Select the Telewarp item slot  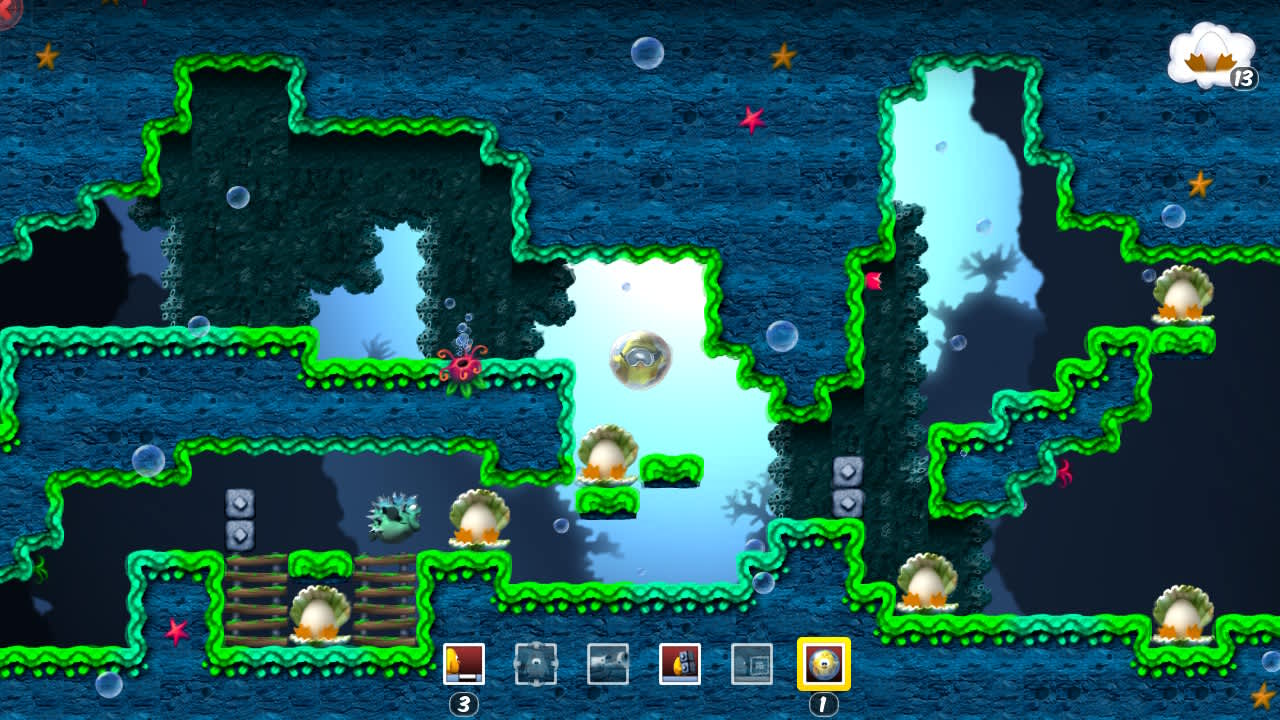point(753,662)
